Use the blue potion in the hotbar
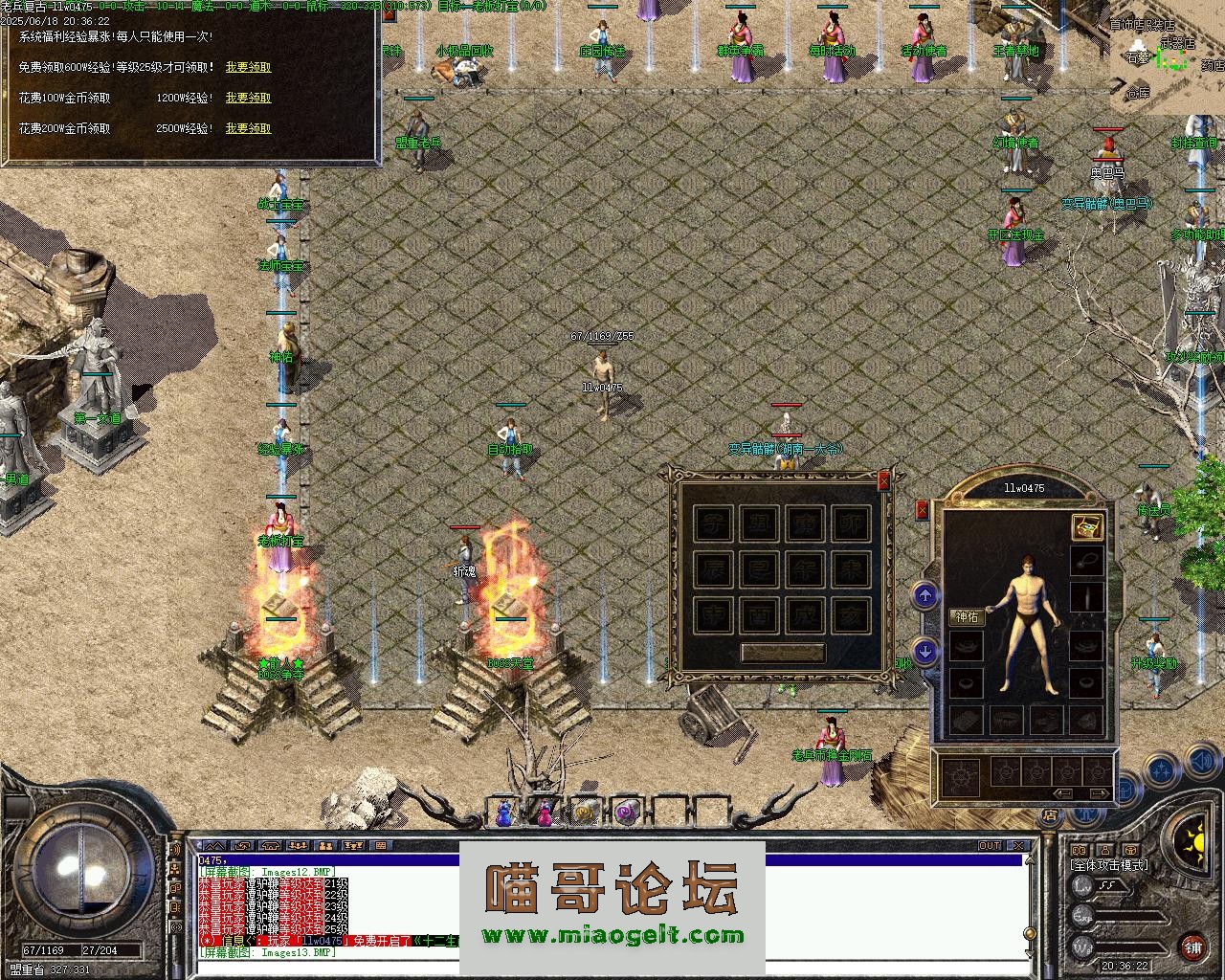The image size is (1225, 980). [x=503, y=813]
